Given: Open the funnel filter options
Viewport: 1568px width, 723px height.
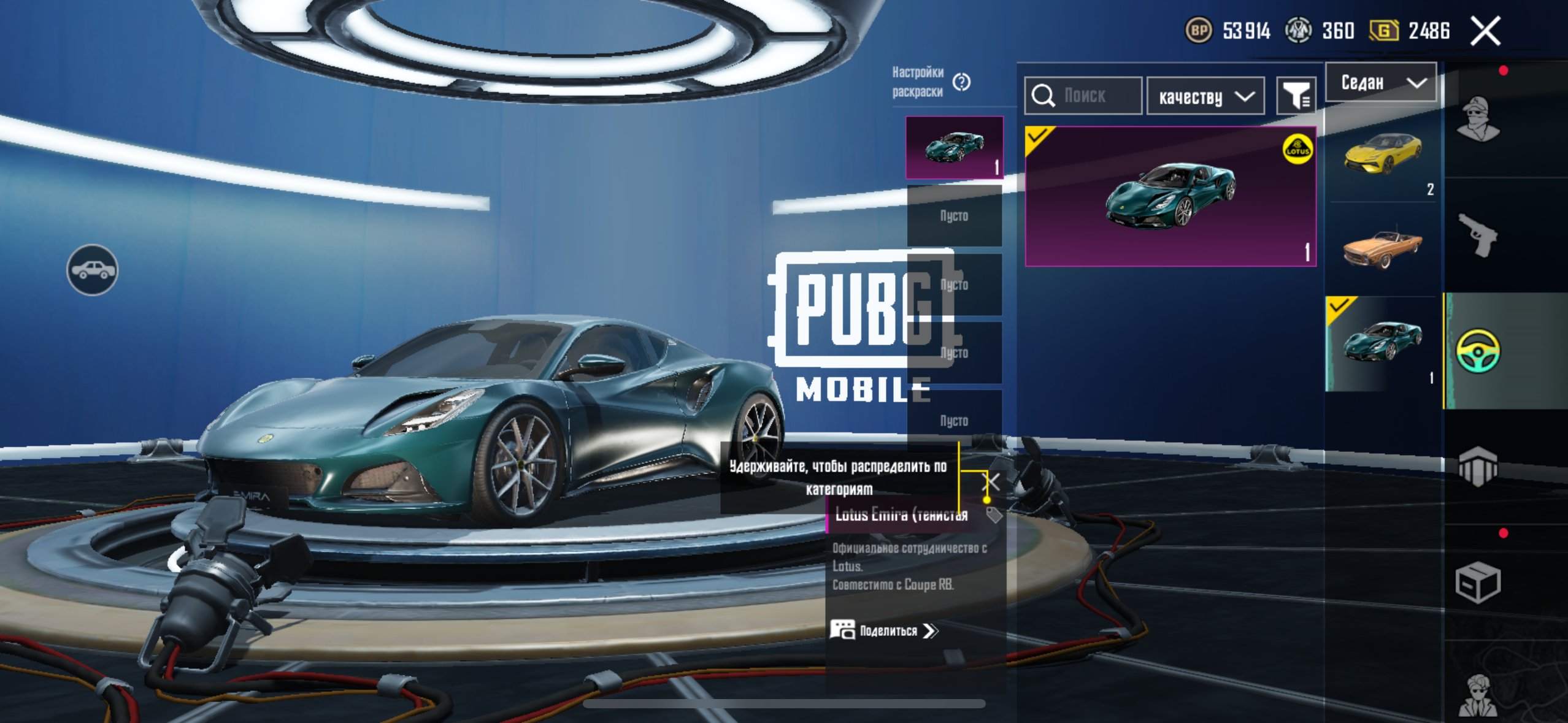Looking at the screenshot, I should 1296,96.
